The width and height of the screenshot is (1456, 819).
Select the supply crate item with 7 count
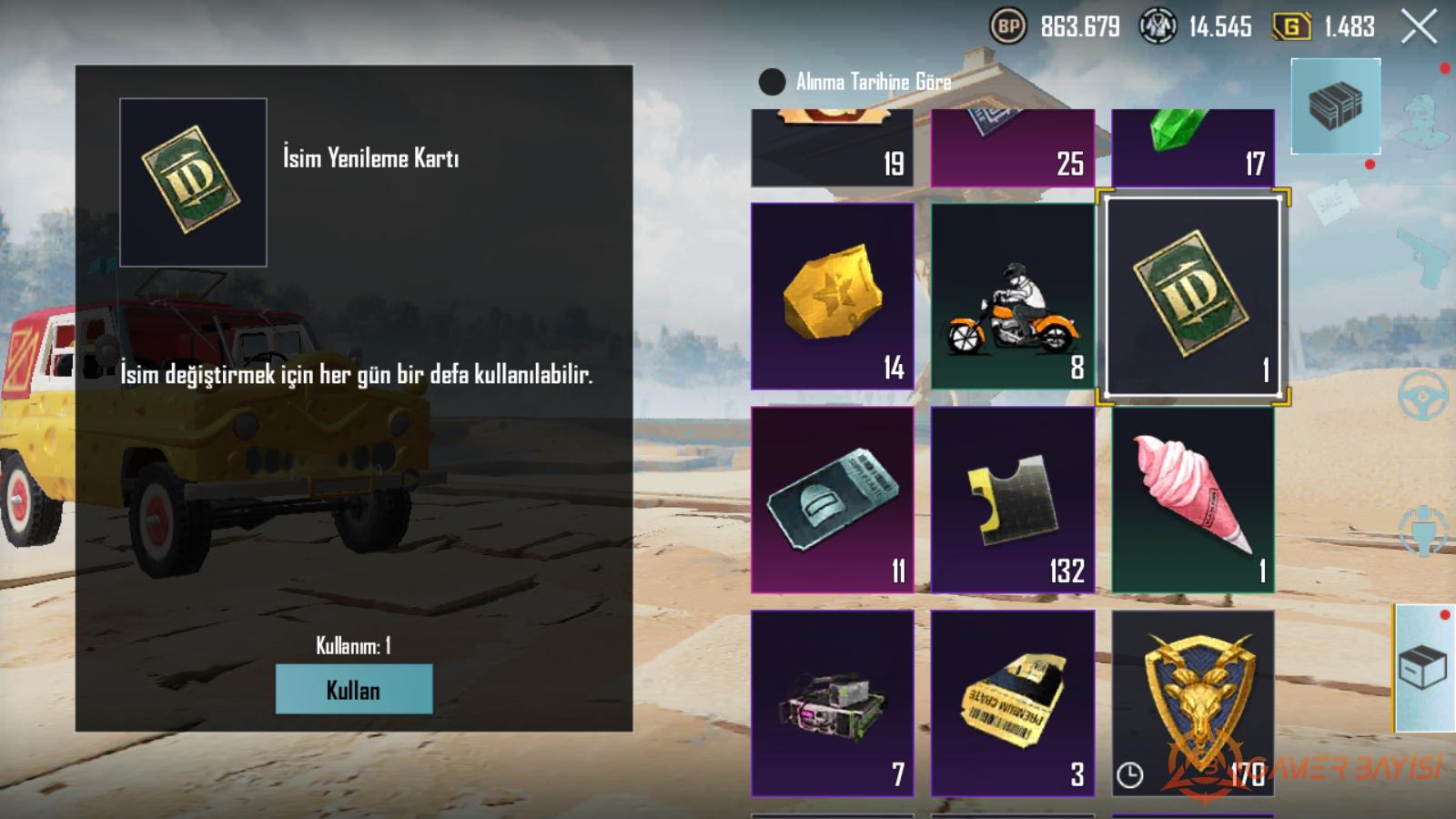click(x=832, y=703)
